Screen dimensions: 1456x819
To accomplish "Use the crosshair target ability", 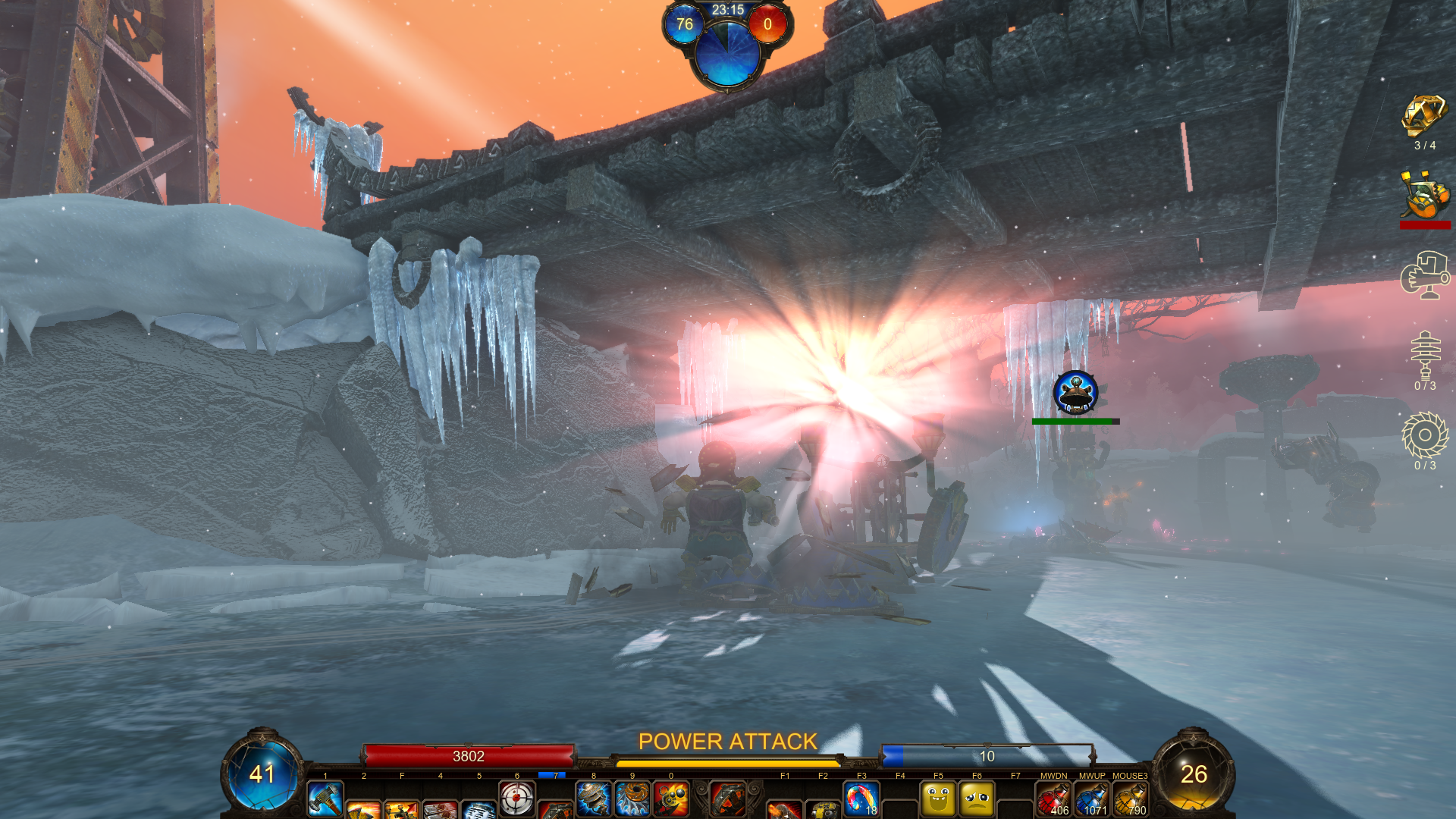I will click(x=516, y=799).
